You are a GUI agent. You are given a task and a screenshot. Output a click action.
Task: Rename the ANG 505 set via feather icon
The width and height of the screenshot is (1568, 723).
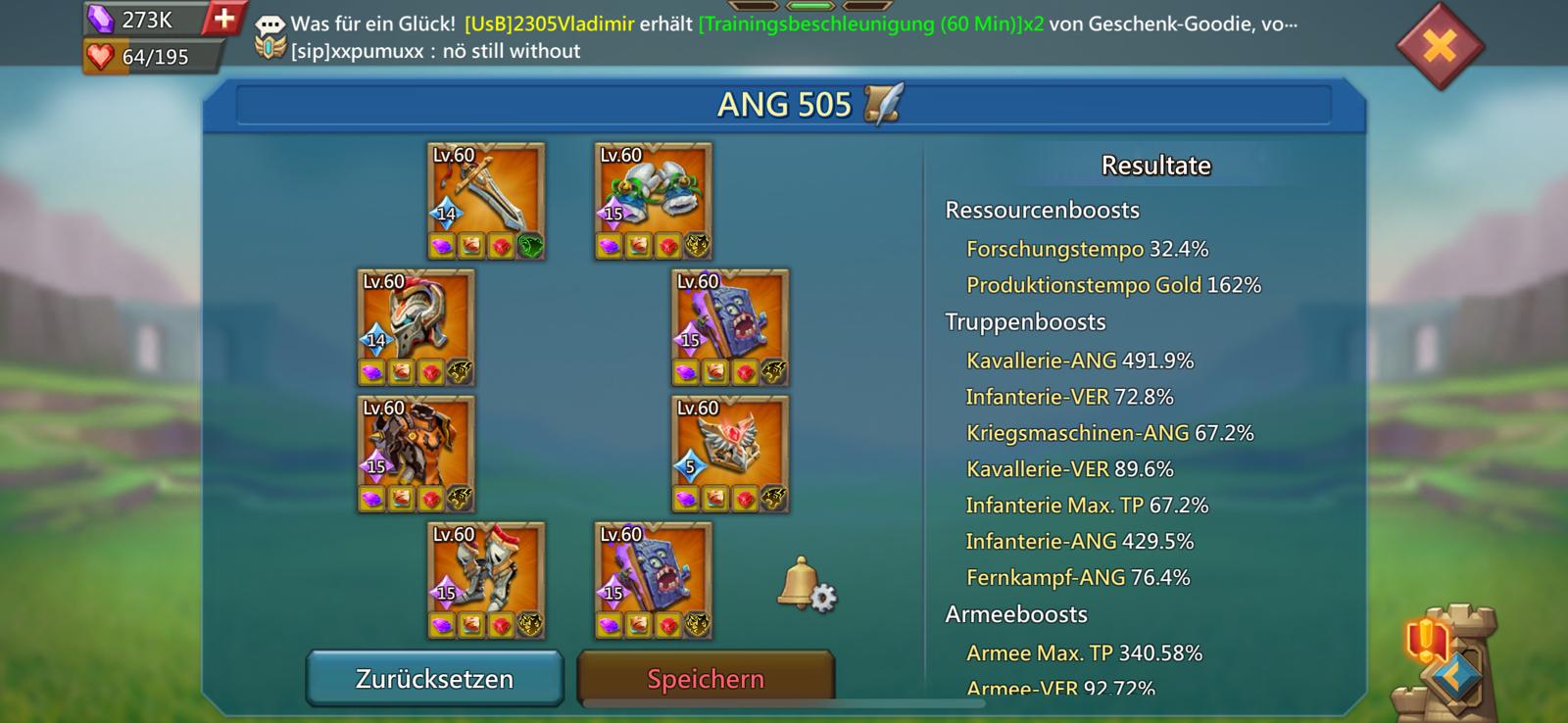click(x=884, y=104)
